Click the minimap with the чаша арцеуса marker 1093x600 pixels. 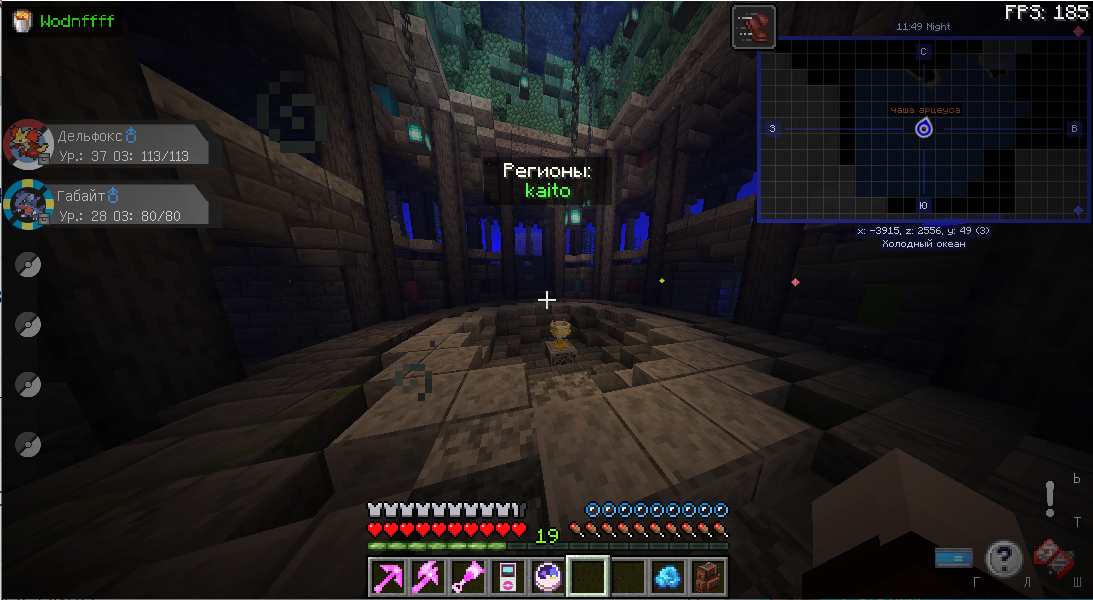[x=923, y=129]
